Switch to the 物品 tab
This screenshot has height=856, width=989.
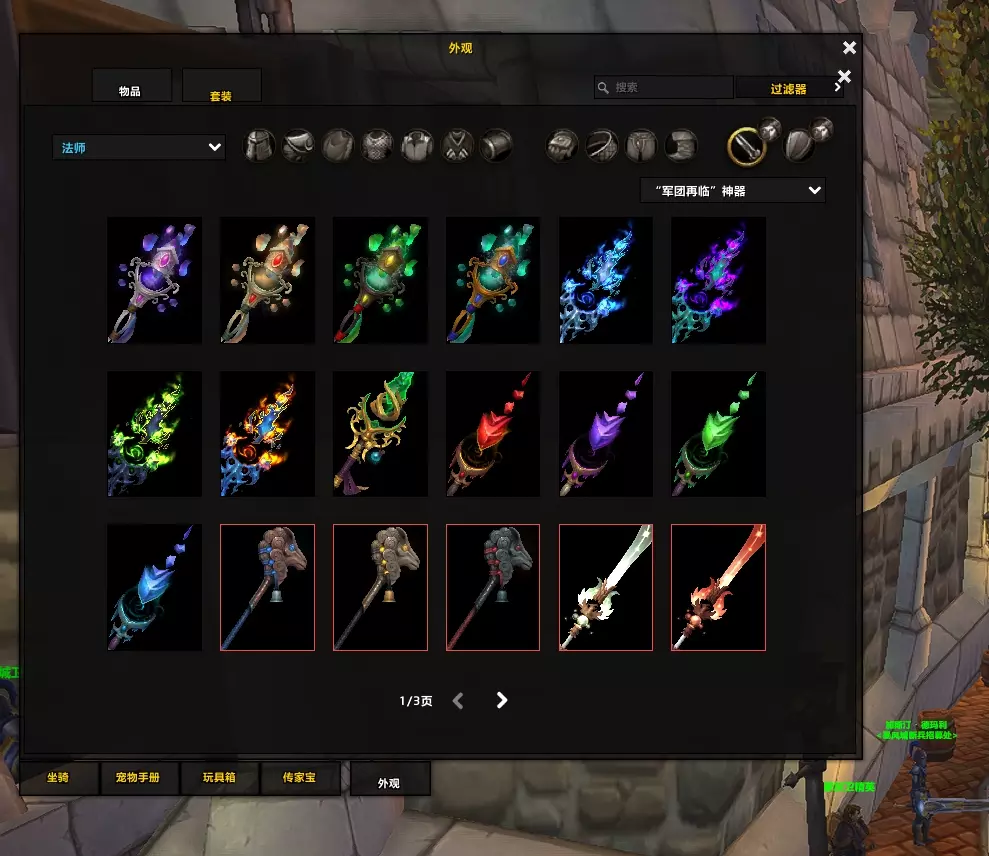tap(131, 87)
